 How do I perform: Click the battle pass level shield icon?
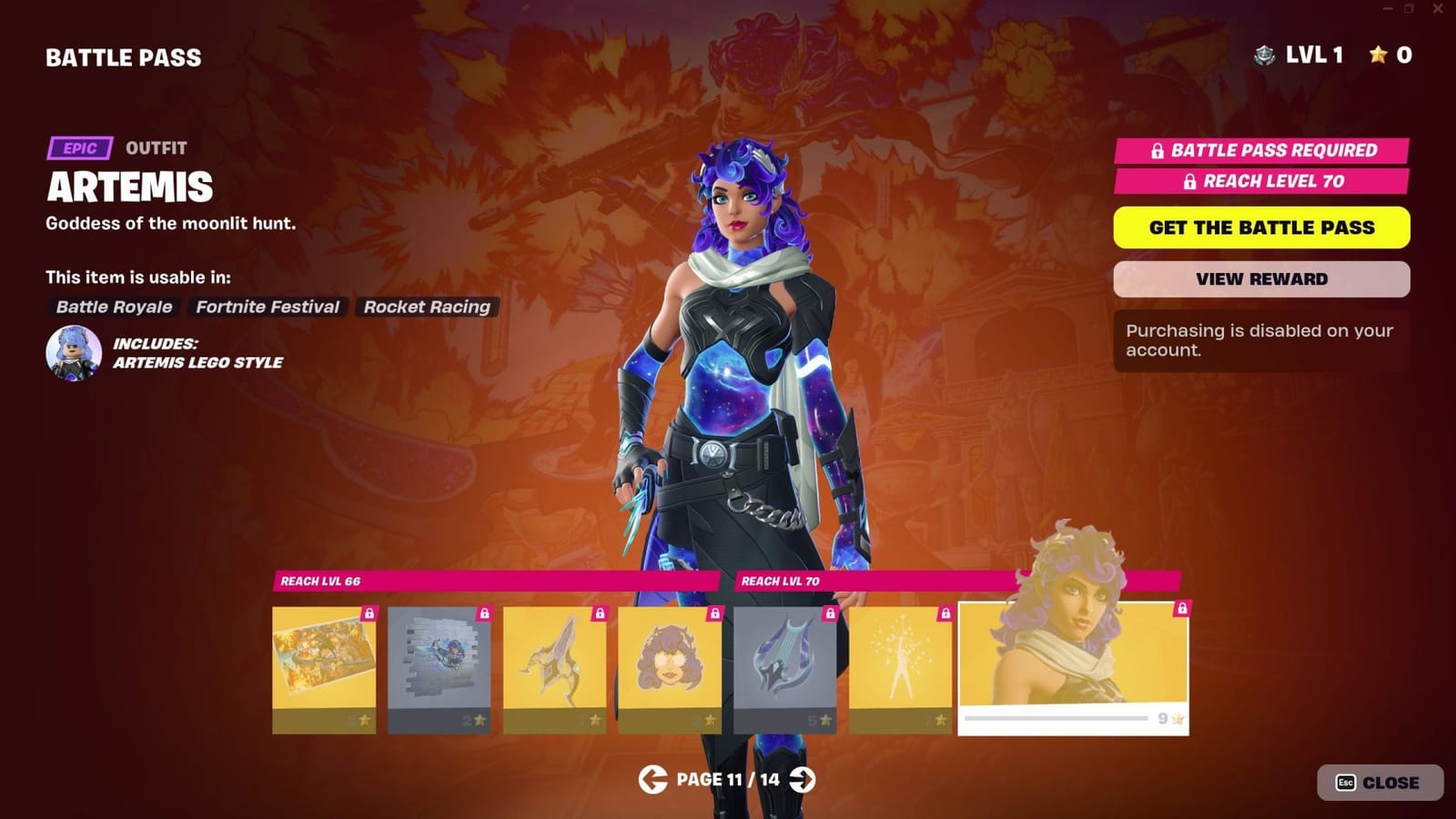tap(1264, 56)
